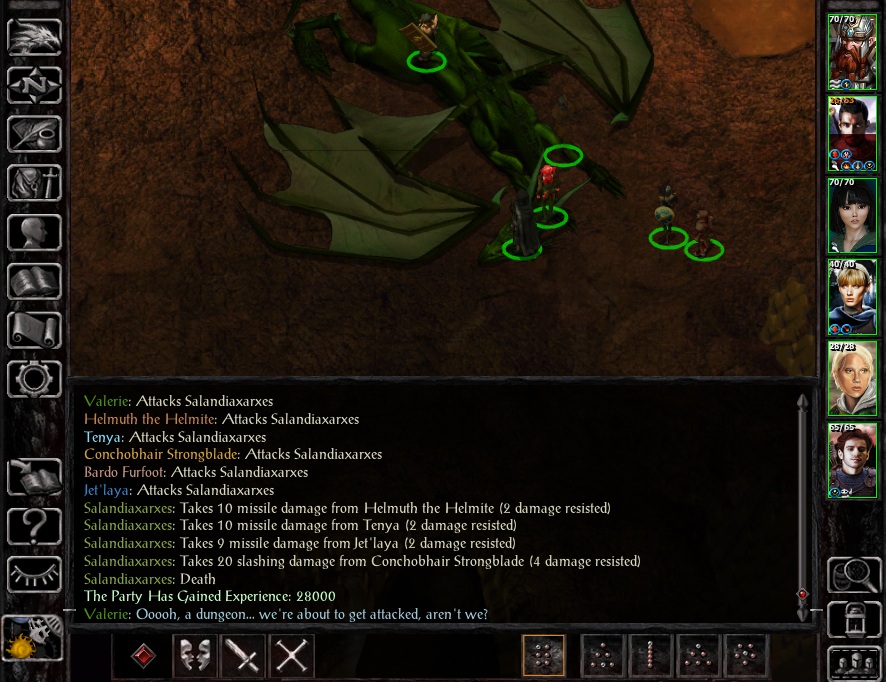Click the twin masks dialogue button
This screenshot has width=886, height=682.
(195, 656)
